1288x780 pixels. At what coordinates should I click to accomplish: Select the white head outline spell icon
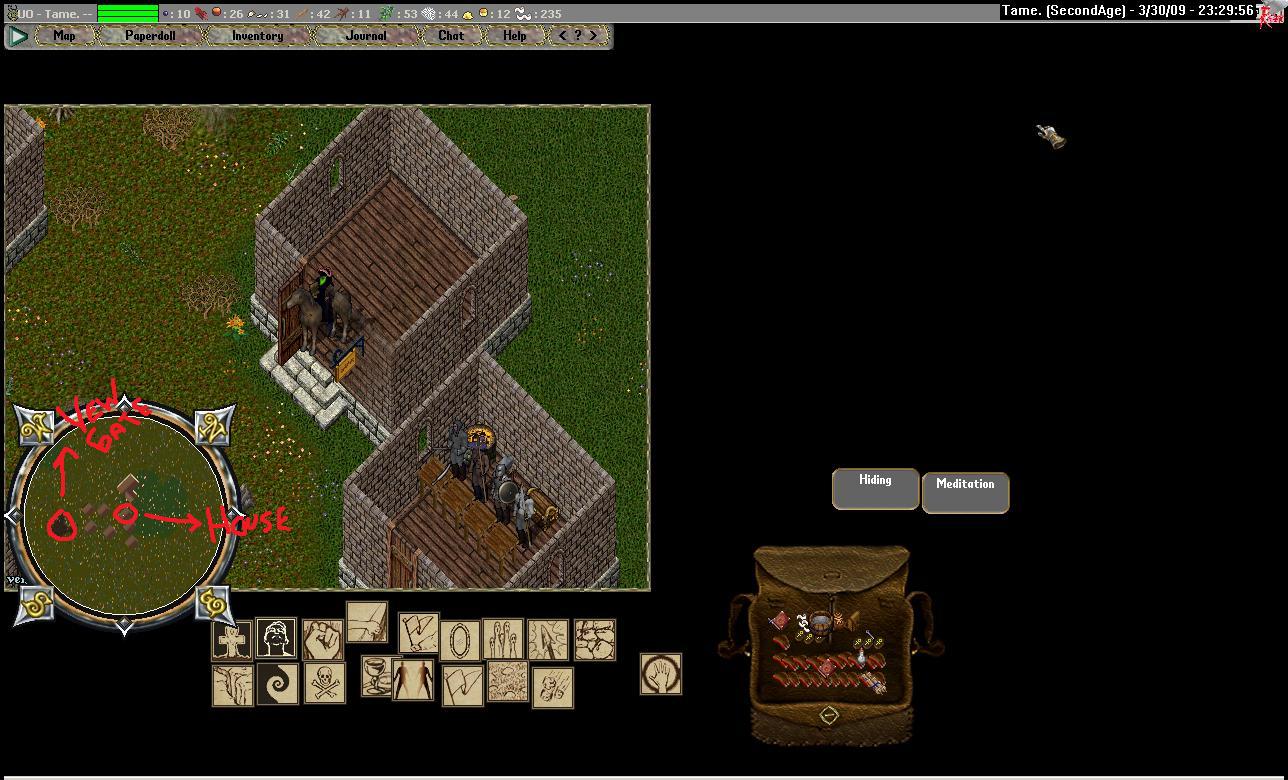tap(276, 638)
